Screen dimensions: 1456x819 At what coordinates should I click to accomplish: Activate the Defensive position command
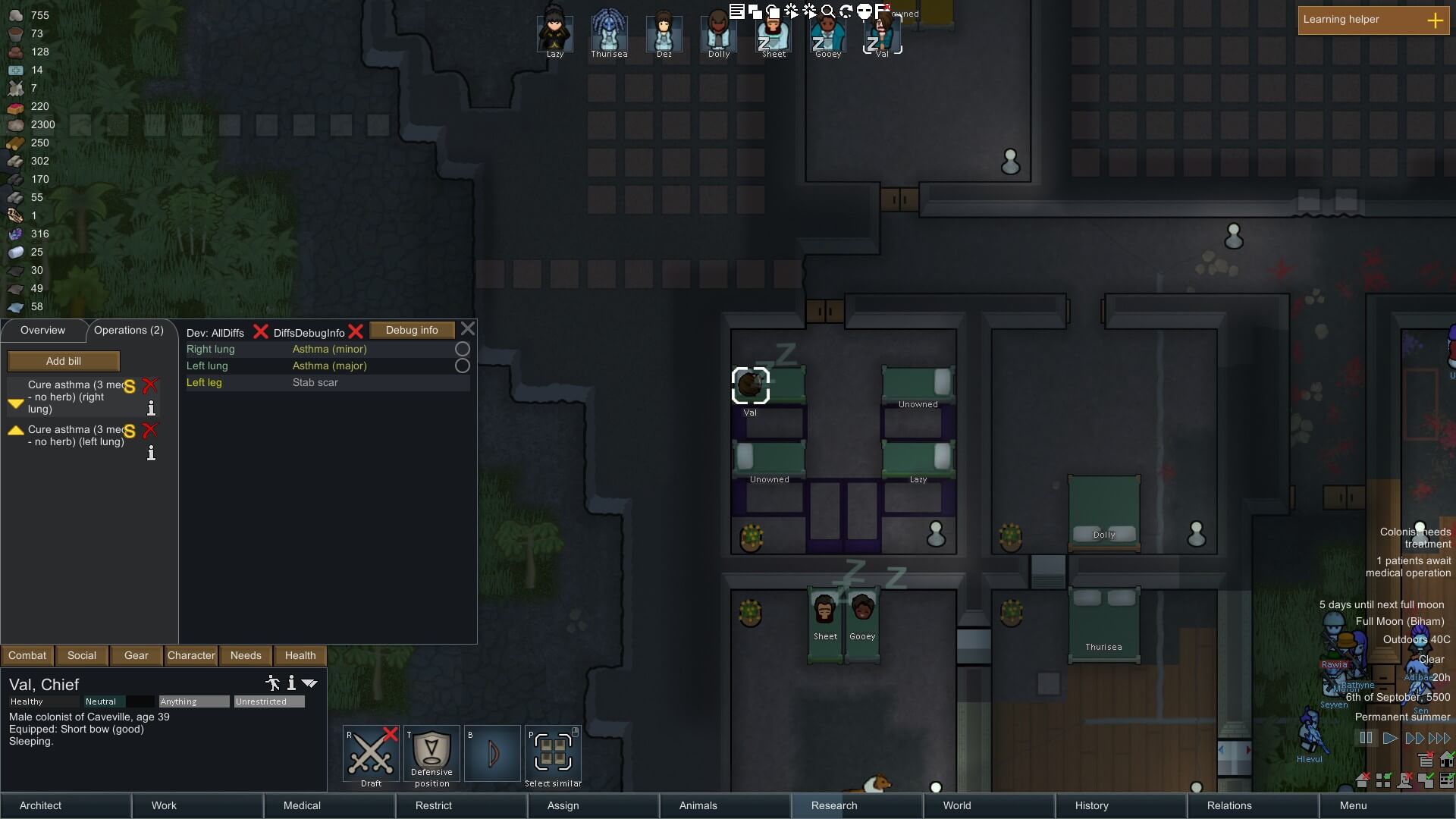[x=431, y=754]
